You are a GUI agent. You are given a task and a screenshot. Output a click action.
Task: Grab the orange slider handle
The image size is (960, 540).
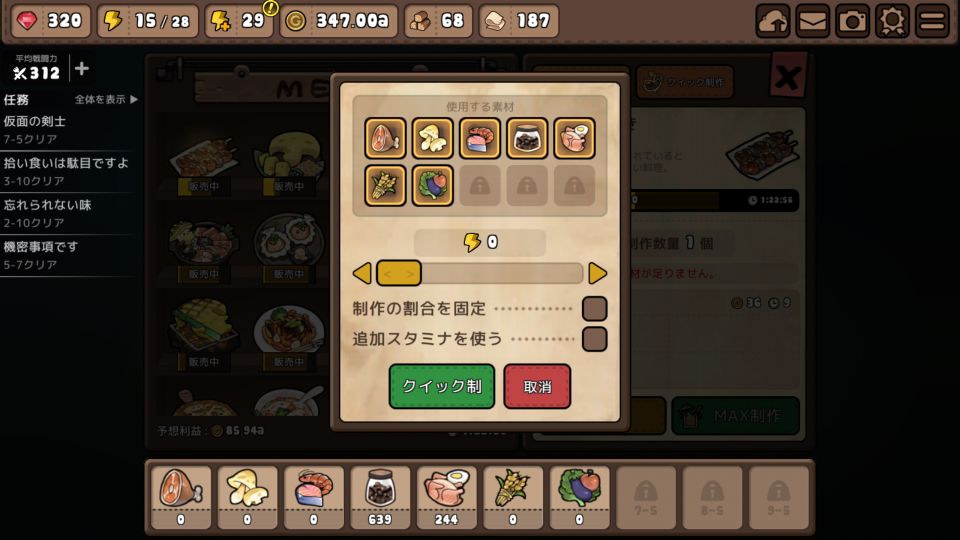[x=398, y=273]
